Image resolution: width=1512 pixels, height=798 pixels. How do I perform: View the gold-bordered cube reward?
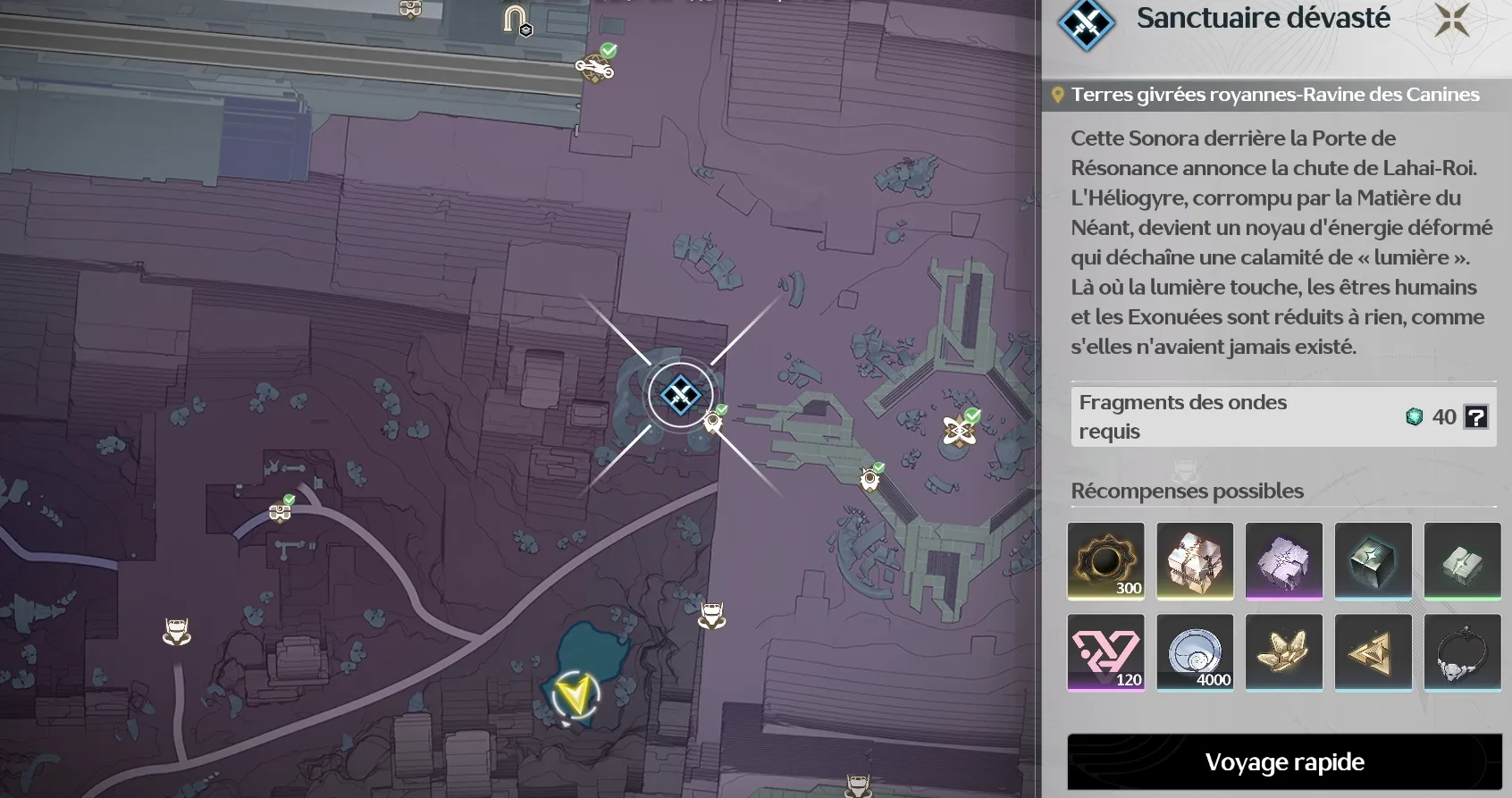pyautogui.click(x=1195, y=560)
